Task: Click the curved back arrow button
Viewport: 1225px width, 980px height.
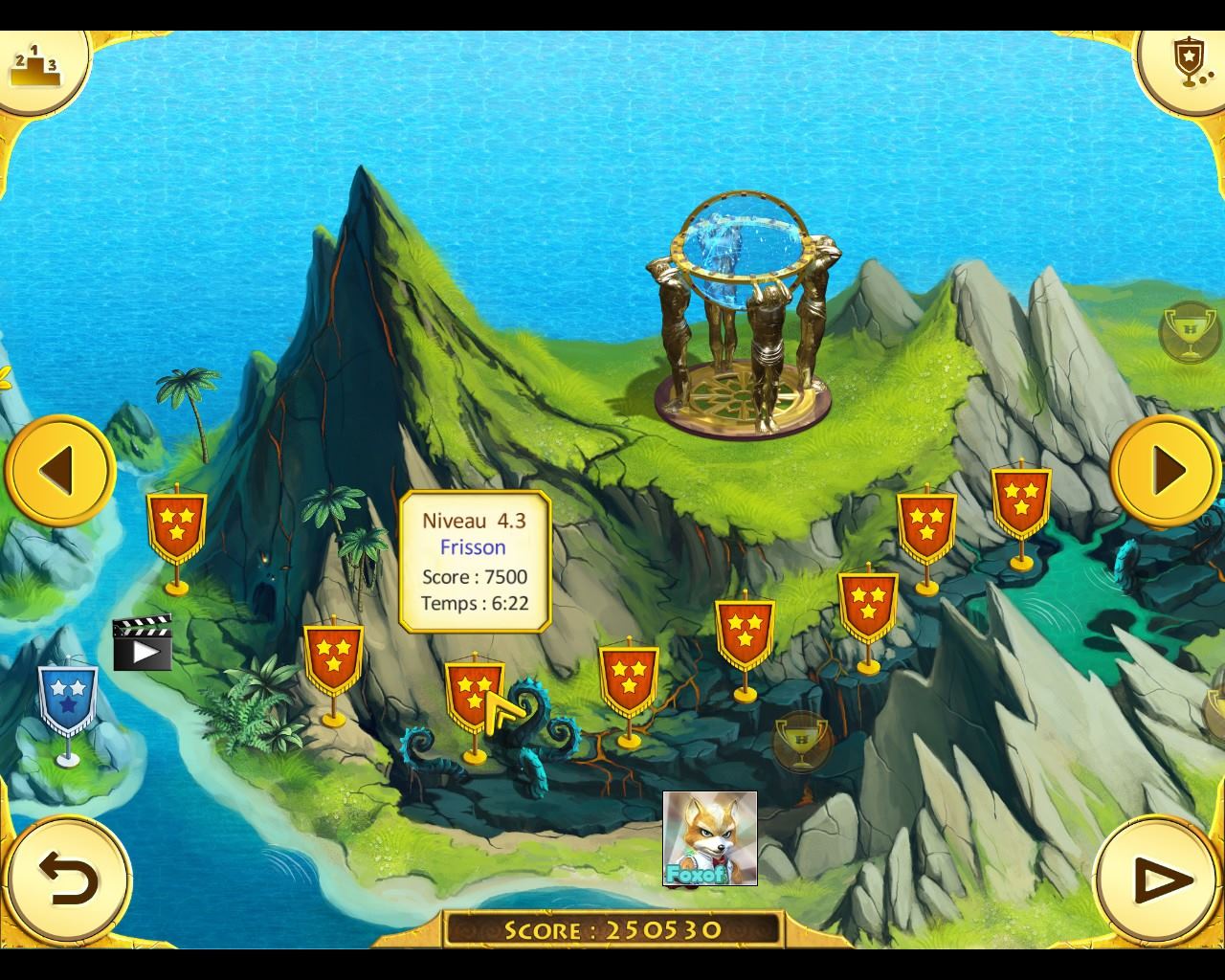Action: tap(68, 879)
